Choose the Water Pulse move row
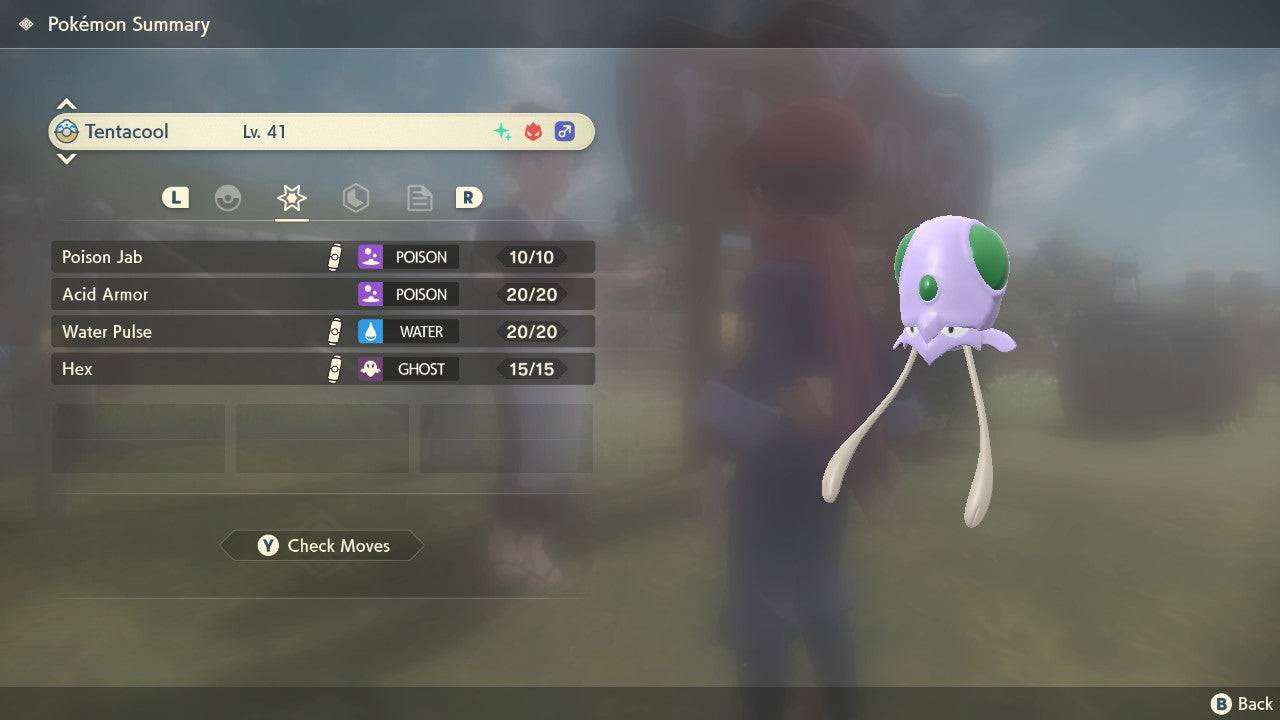 (322, 332)
